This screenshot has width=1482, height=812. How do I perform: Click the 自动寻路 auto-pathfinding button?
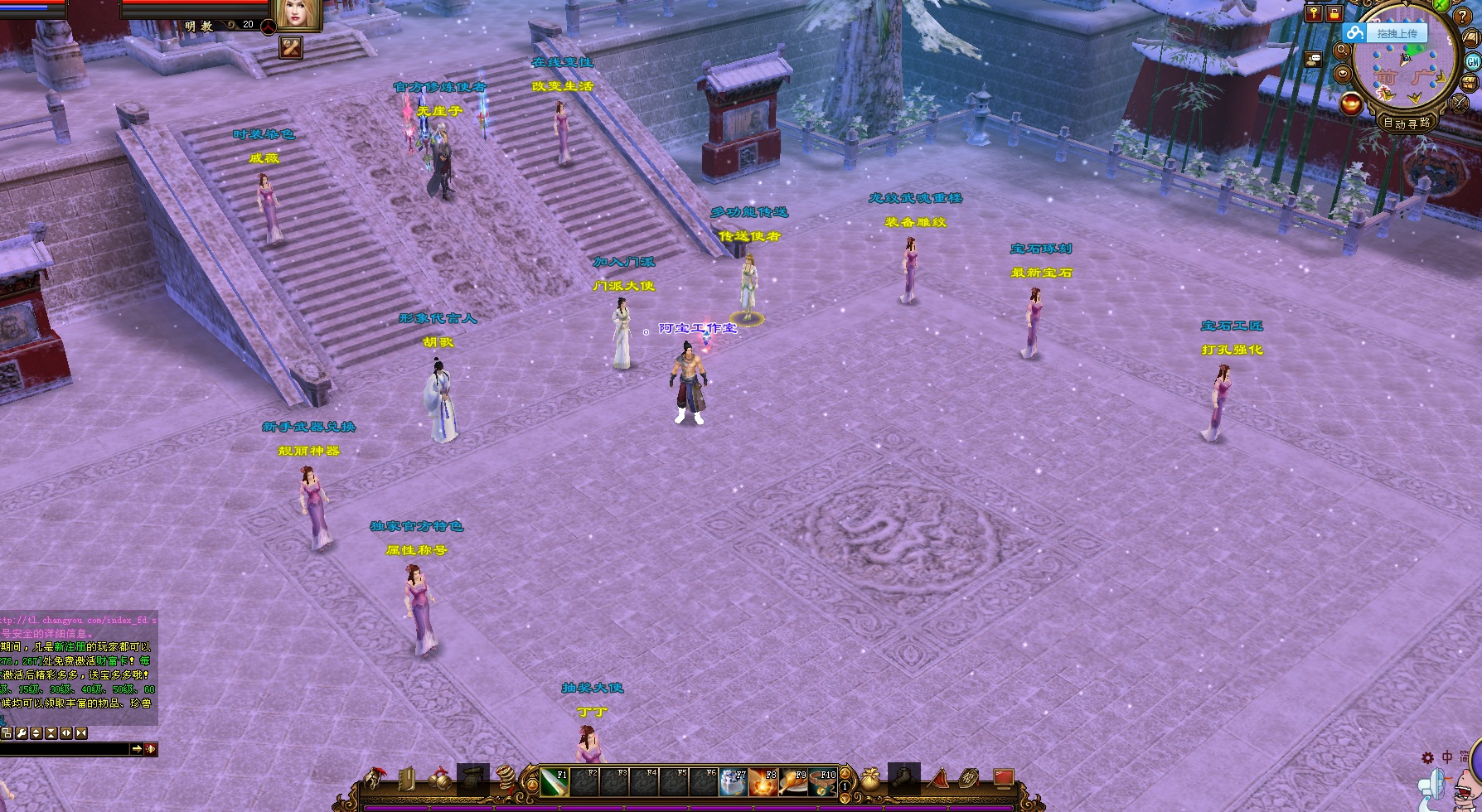1407,123
